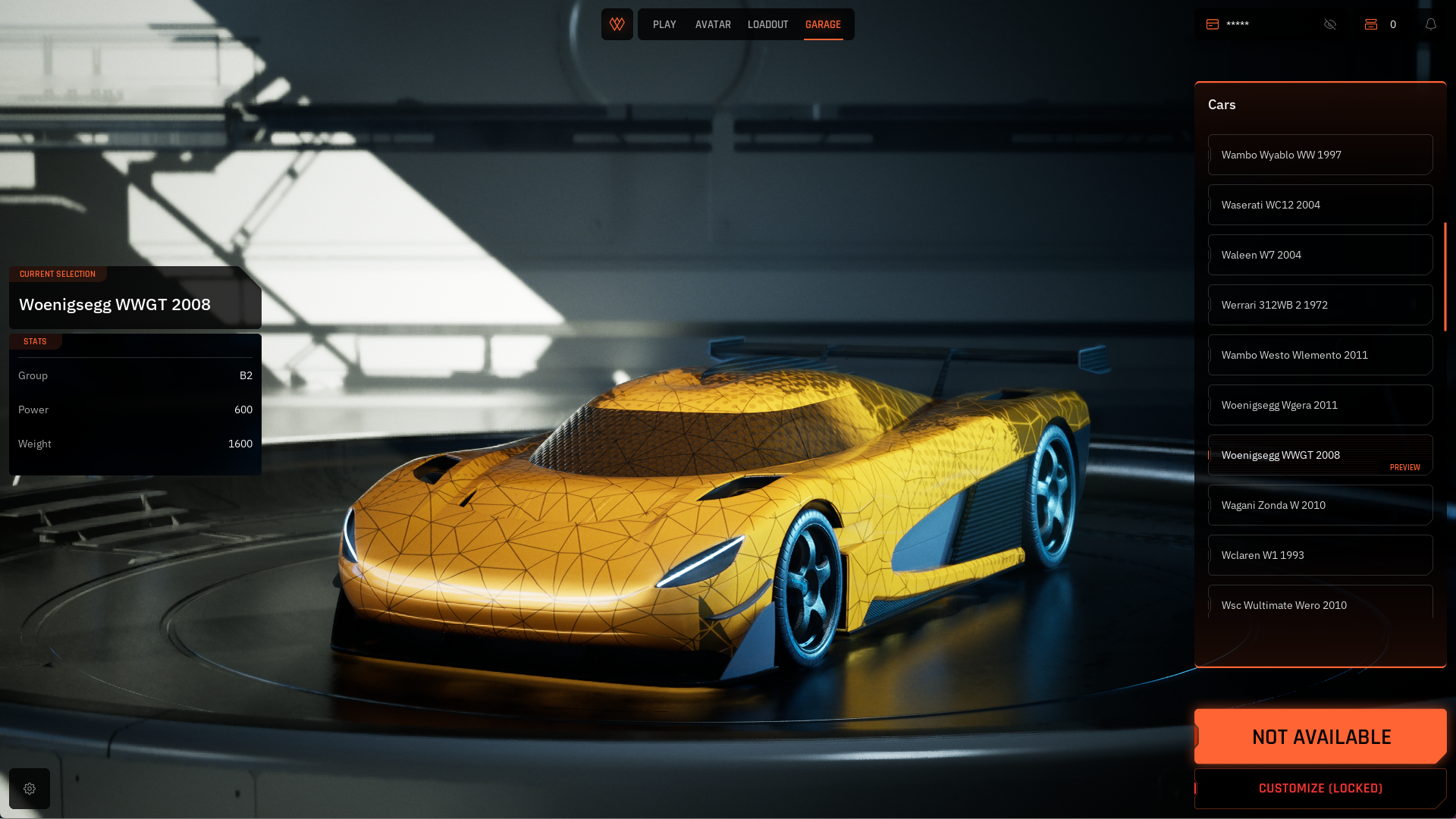Screen dimensions: 1456x819
Task: Toggle balance visibility eye icon
Action: coord(1330,24)
